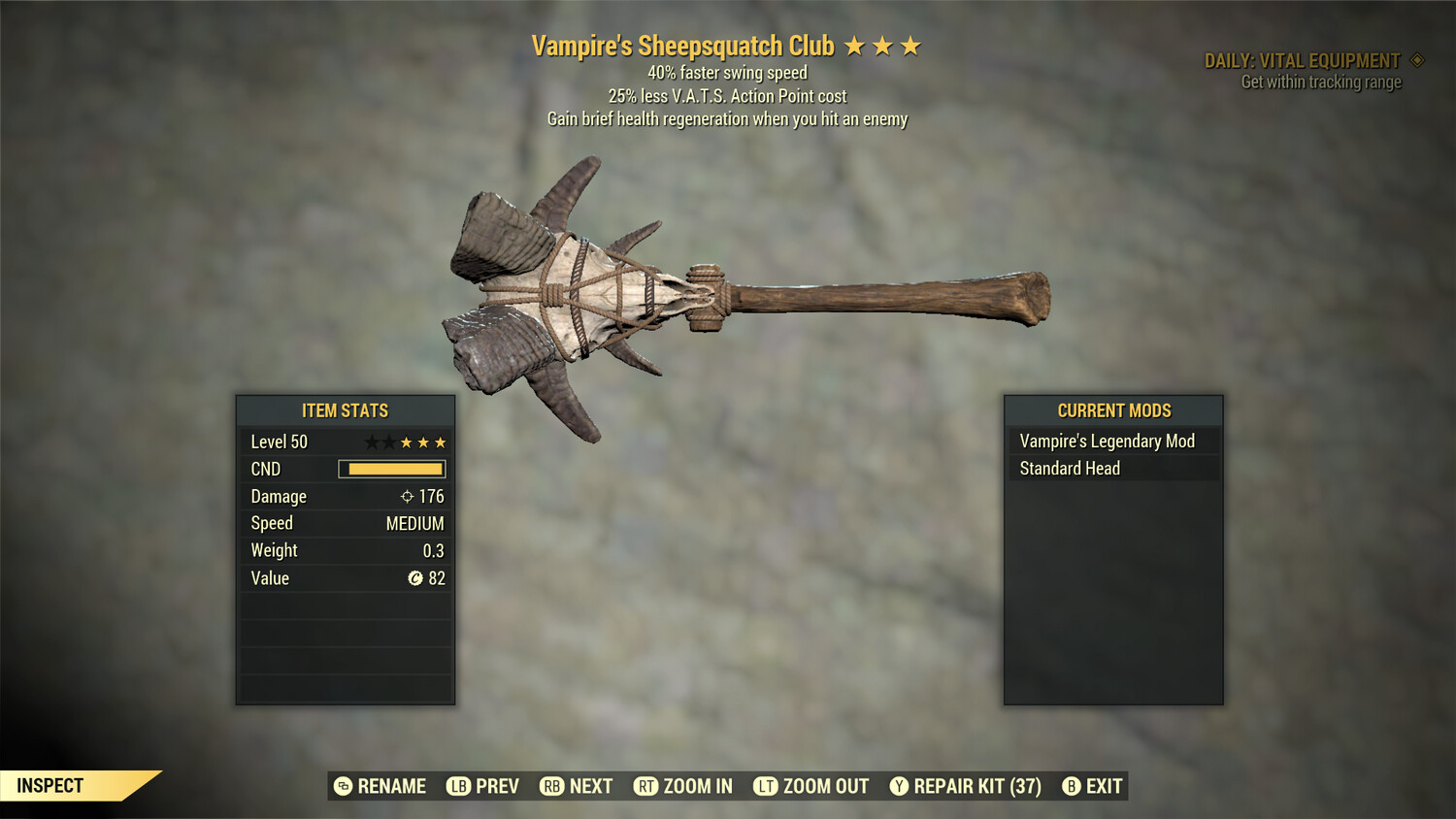
Task: Select Zoom Out on the weapon
Action: point(811,786)
